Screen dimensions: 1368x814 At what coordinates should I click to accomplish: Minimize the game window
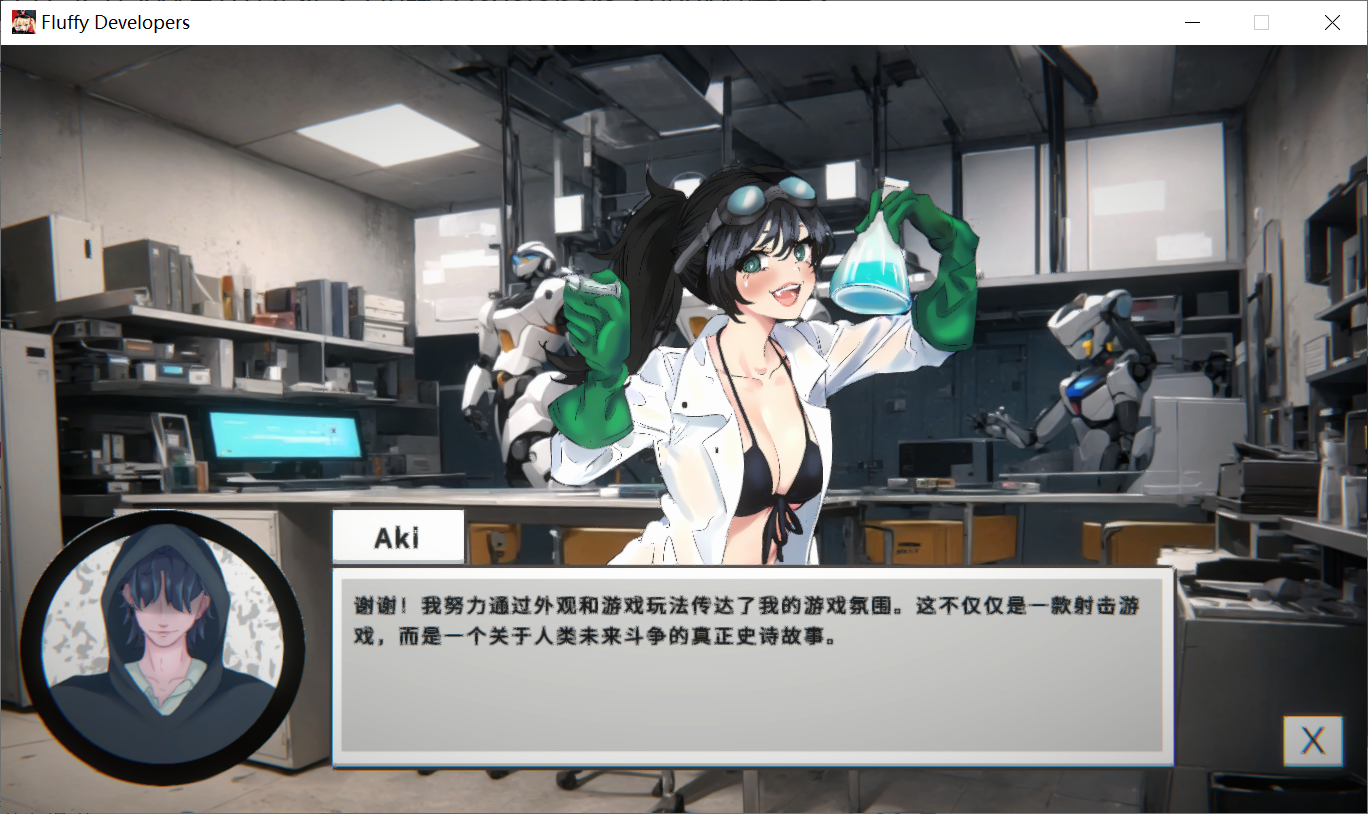pos(1191,22)
